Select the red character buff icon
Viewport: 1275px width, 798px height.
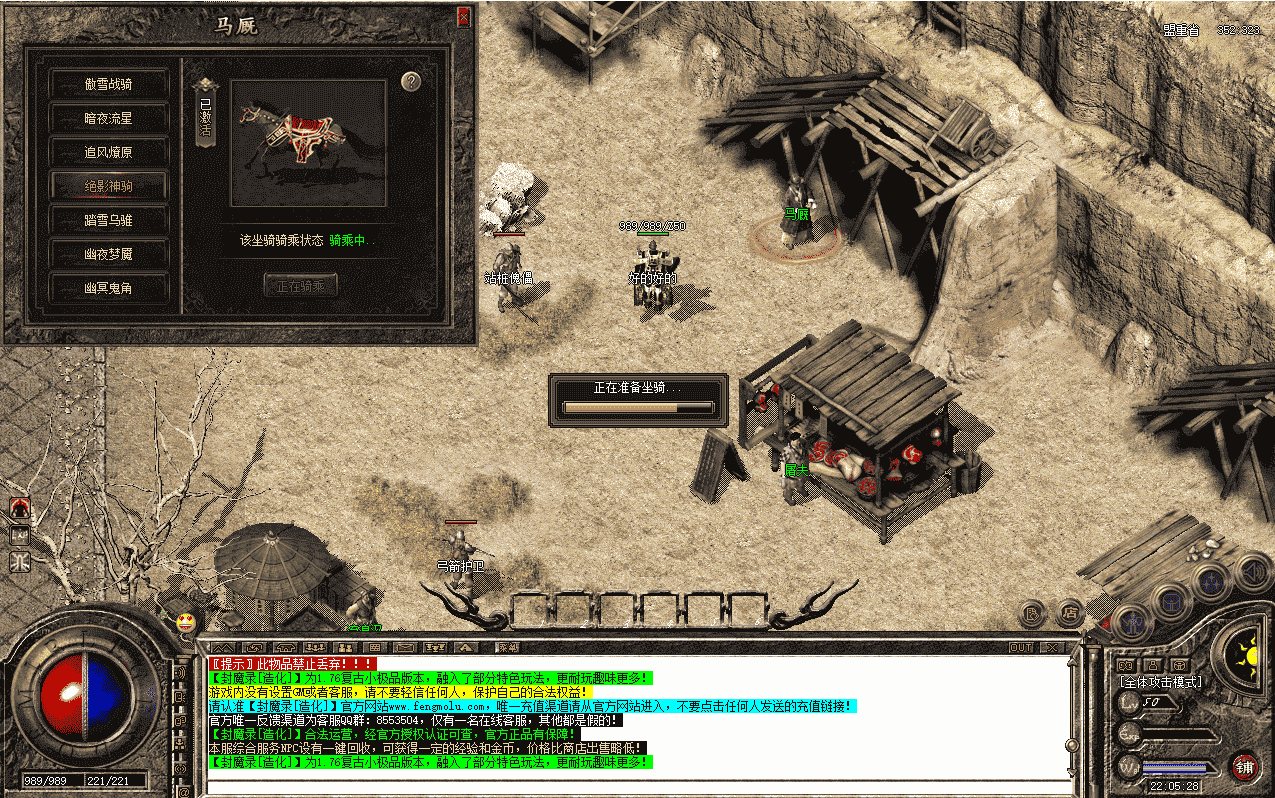[x=19, y=509]
